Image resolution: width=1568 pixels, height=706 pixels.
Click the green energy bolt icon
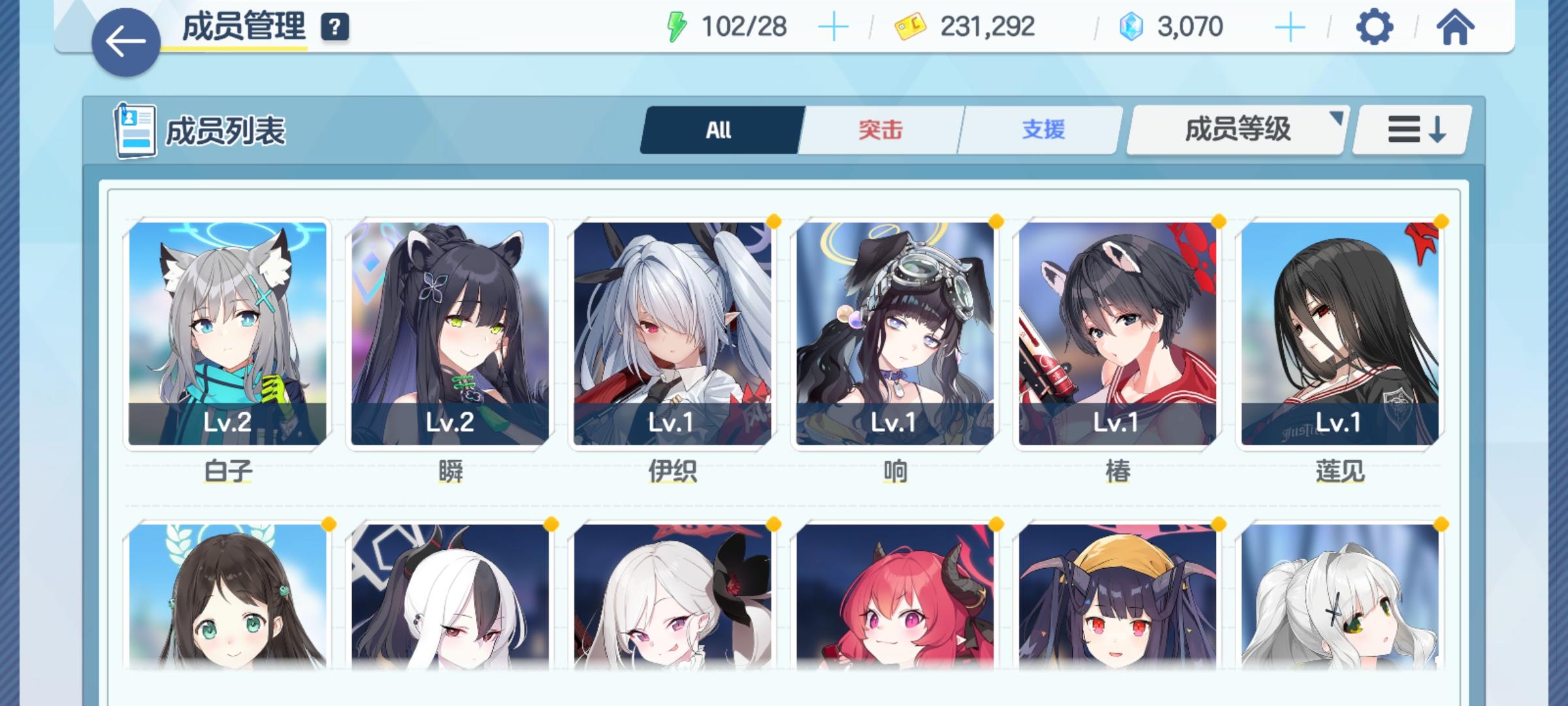point(676,26)
